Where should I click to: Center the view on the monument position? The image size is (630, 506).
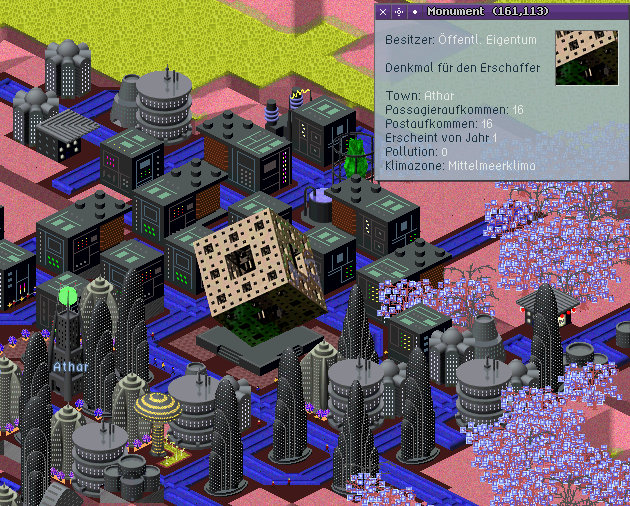[399, 11]
